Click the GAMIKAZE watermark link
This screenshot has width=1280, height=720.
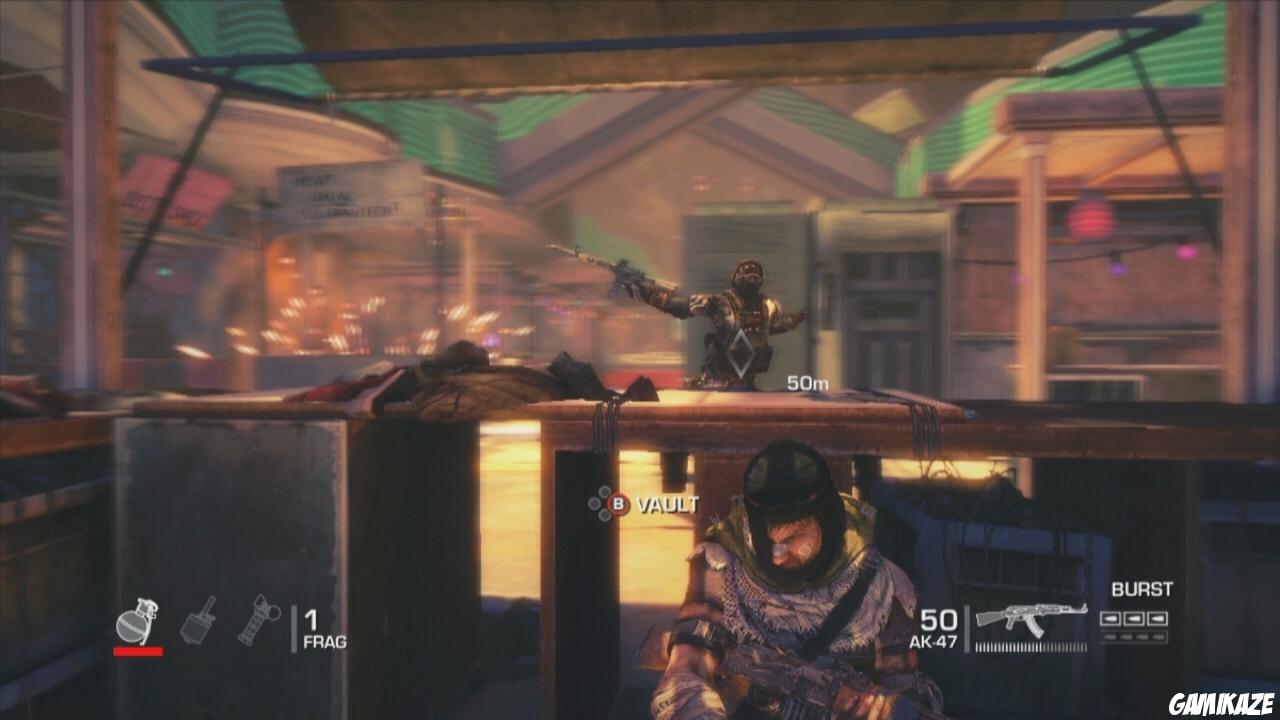point(1221,701)
